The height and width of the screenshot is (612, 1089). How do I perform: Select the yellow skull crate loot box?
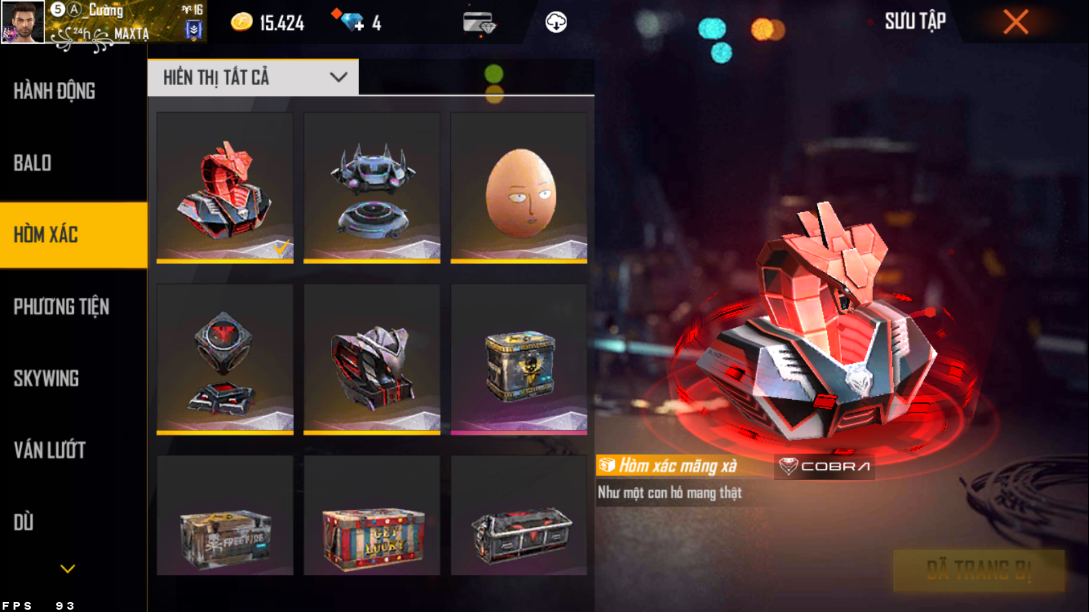(518, 359)
